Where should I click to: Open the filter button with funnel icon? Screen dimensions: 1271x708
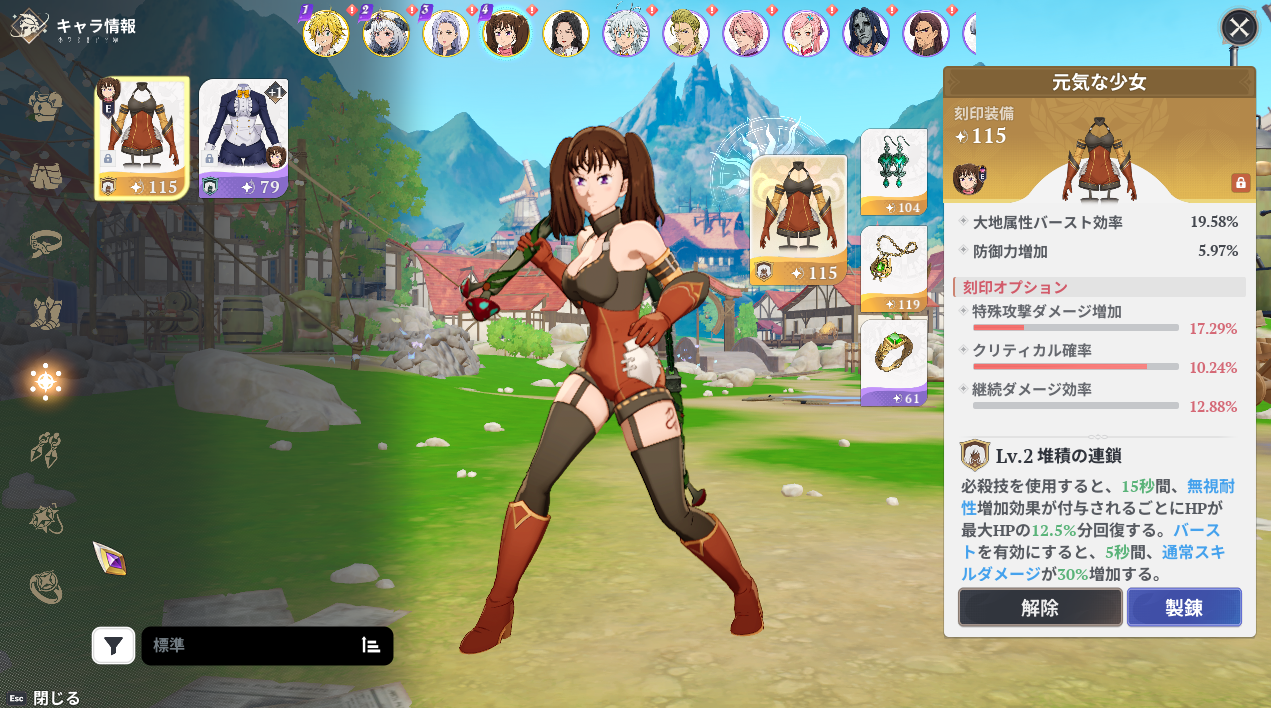coord(114,646)
